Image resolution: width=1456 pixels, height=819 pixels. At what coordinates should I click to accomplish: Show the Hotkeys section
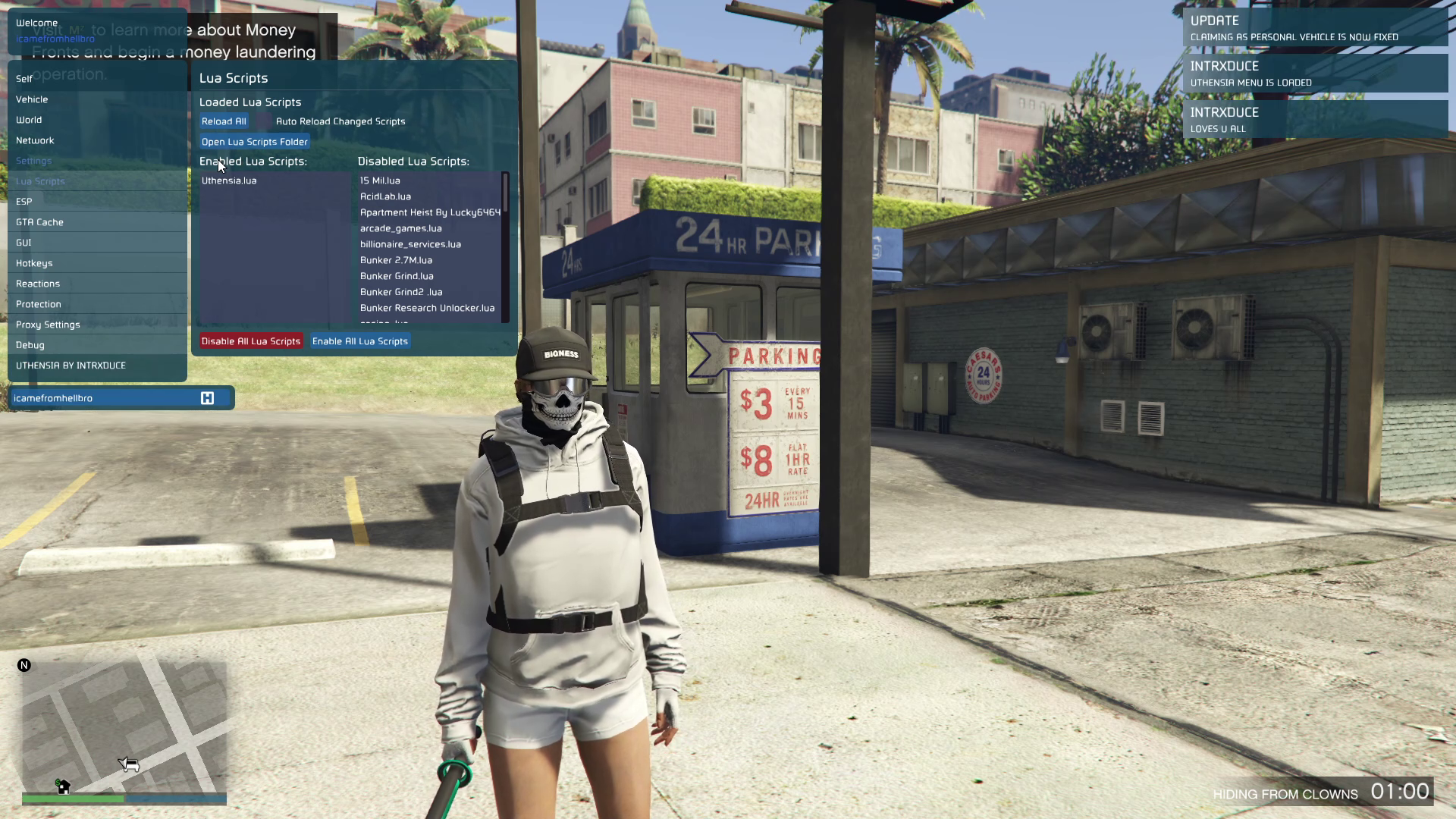point(34,263)
